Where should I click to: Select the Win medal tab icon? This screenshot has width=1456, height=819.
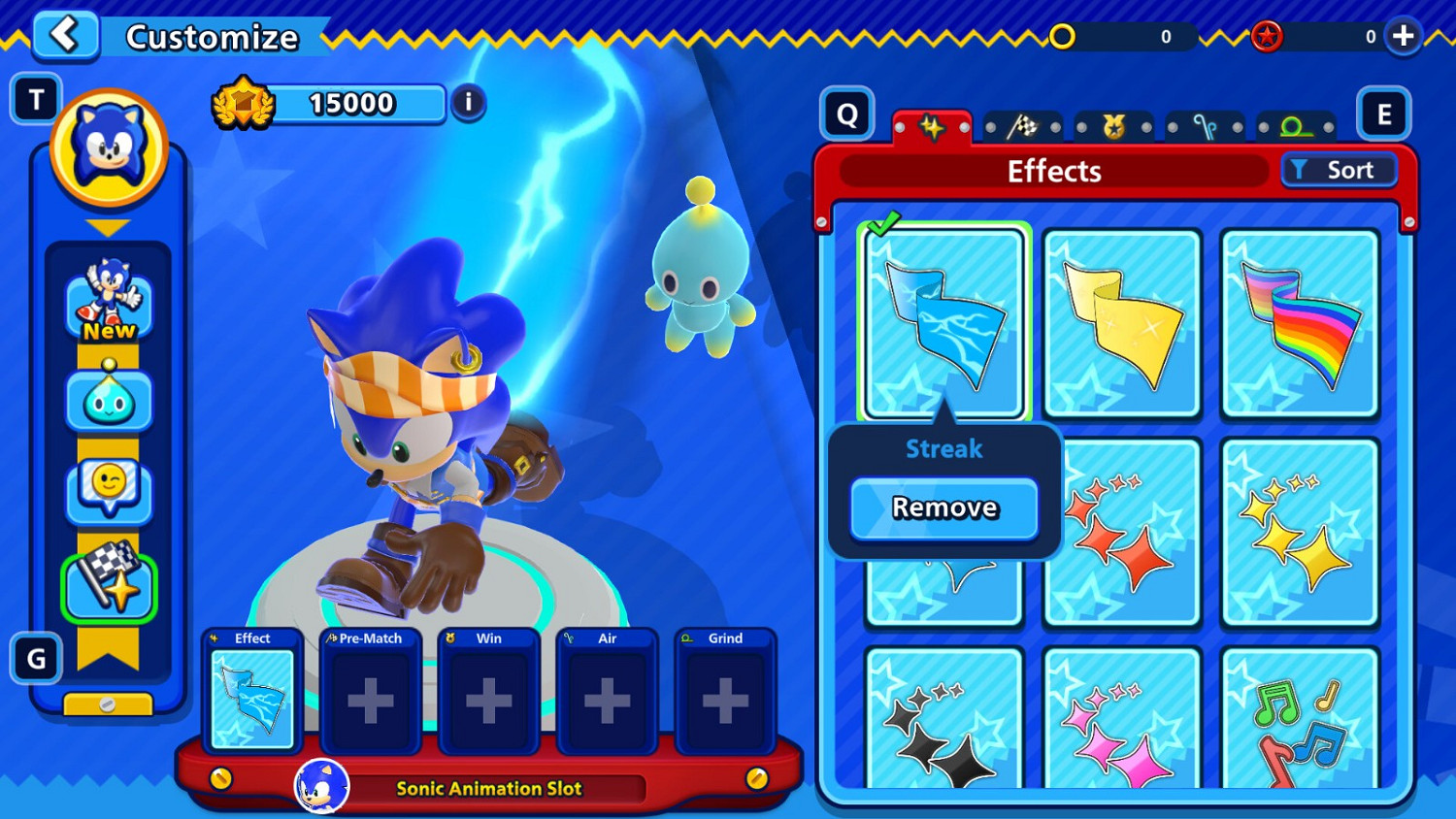pos(1114,126)
